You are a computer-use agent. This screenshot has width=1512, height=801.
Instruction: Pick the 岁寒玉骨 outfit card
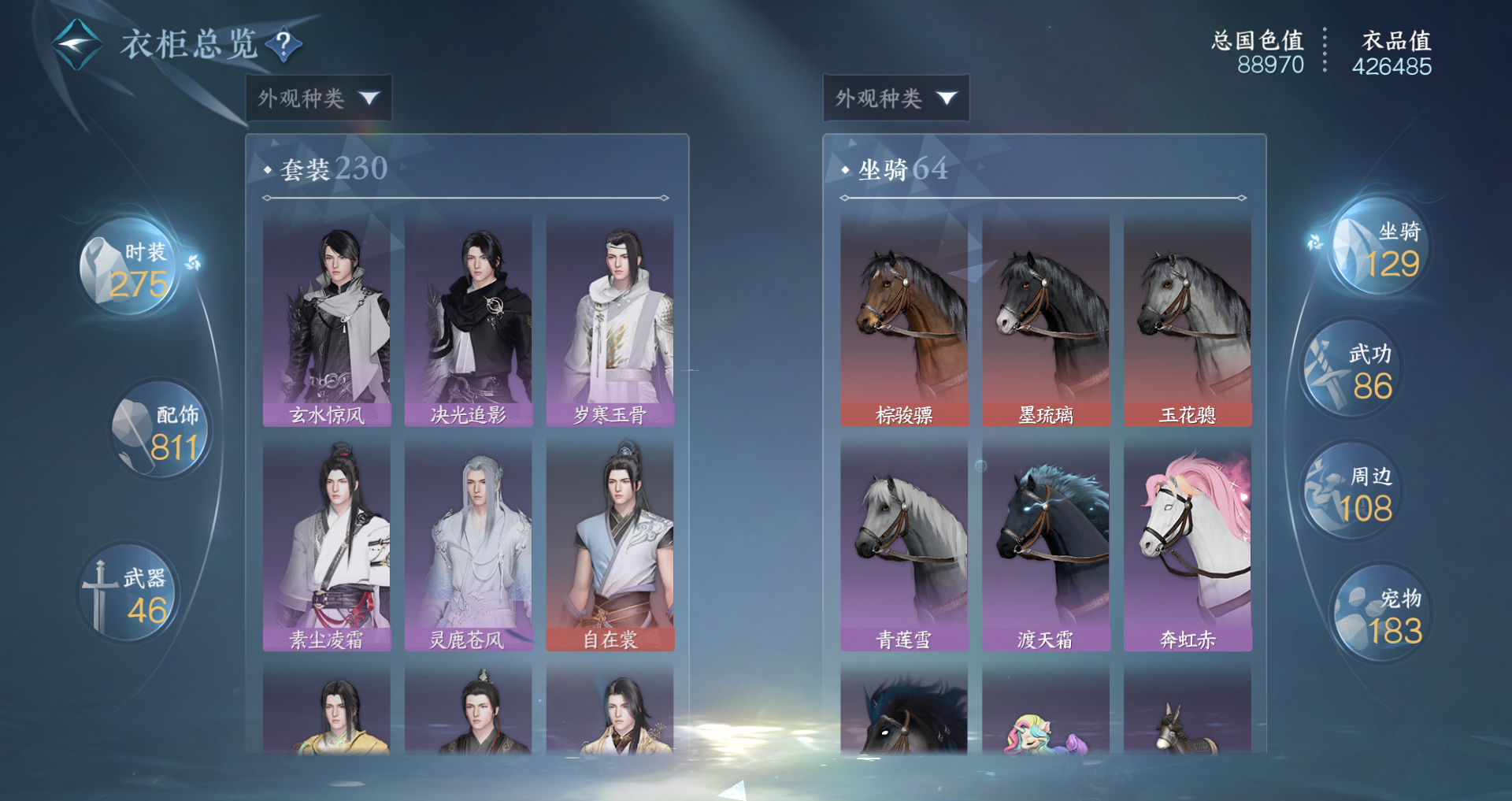tap(610, 321)
